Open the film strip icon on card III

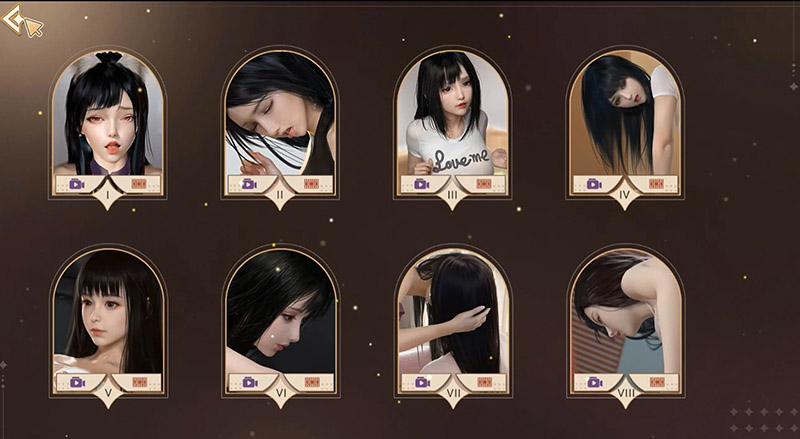click(484, 184)
